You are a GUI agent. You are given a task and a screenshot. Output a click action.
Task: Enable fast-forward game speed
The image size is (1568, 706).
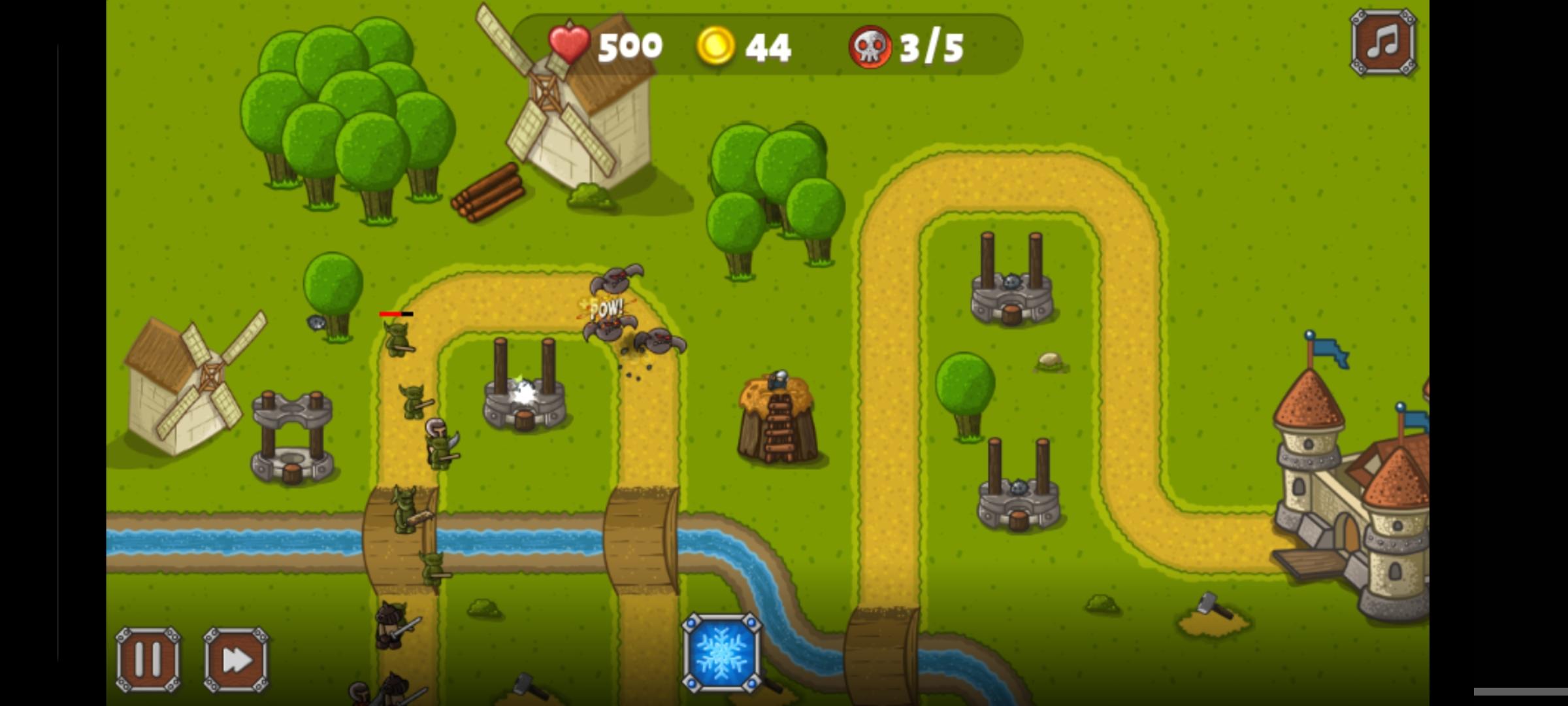click(x=235, y=660)
